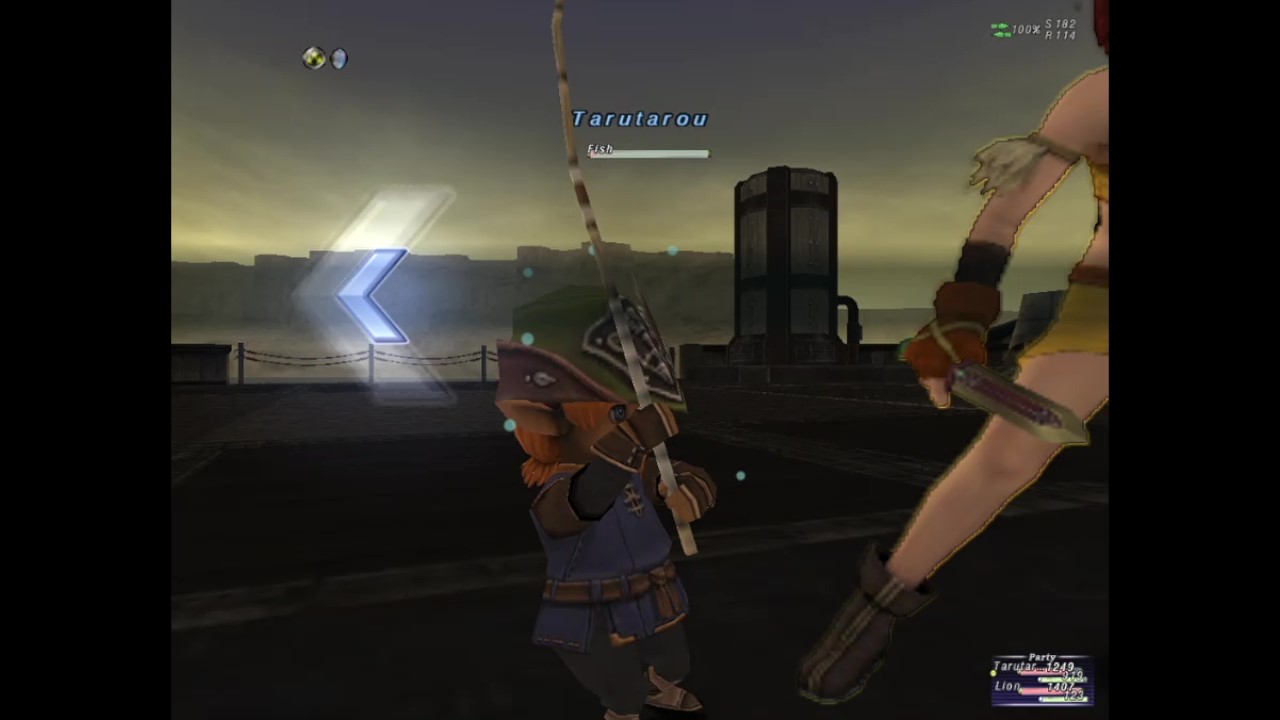Select Lion in the party list
This screenshot has height=720, width=1280.
coord(1008,686)
